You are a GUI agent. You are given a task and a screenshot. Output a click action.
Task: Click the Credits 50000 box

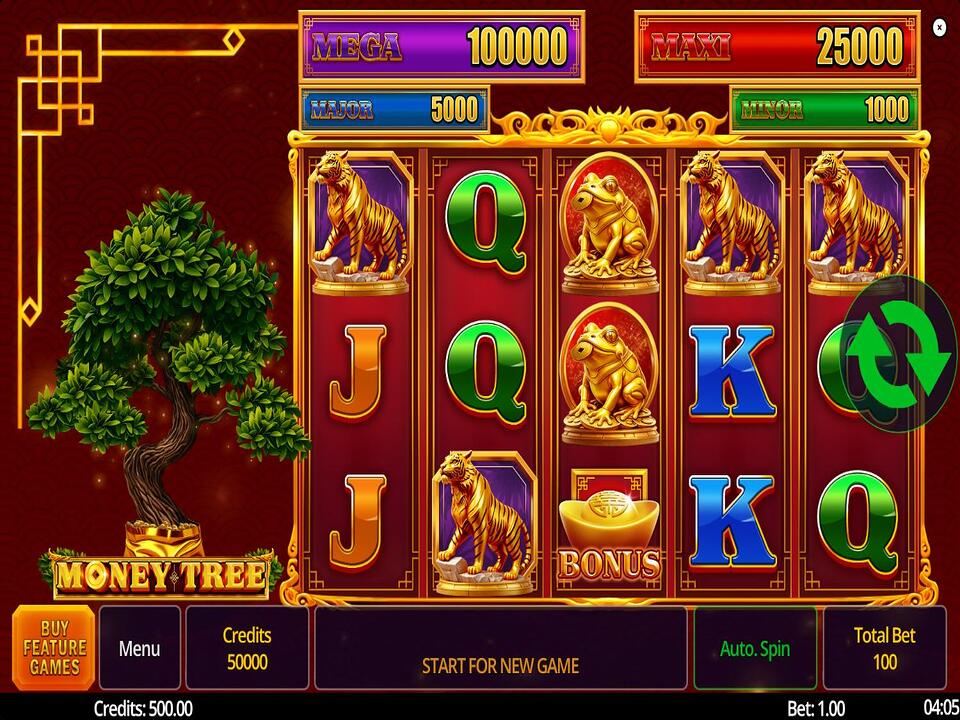(x=247, y=648)
